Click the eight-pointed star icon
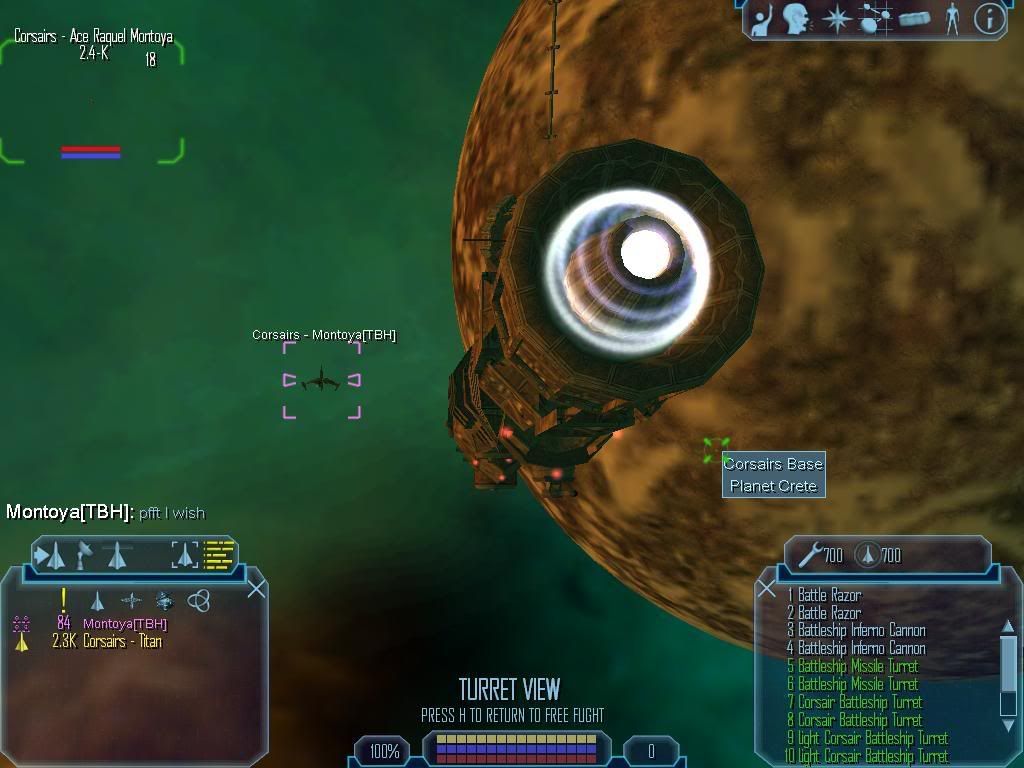 click(x=835, y=18)
